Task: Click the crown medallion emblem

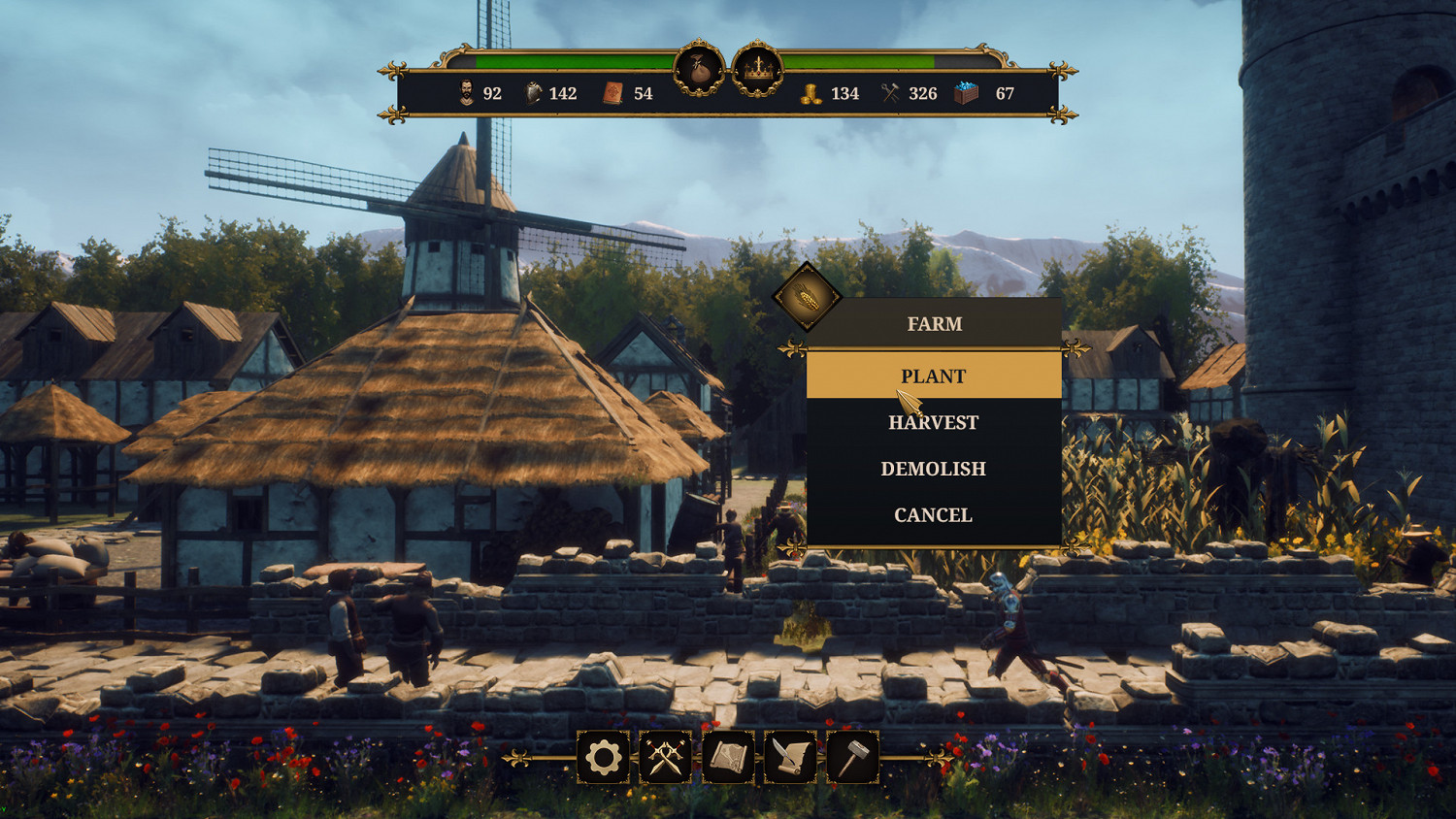Action: tap(760, 66)
